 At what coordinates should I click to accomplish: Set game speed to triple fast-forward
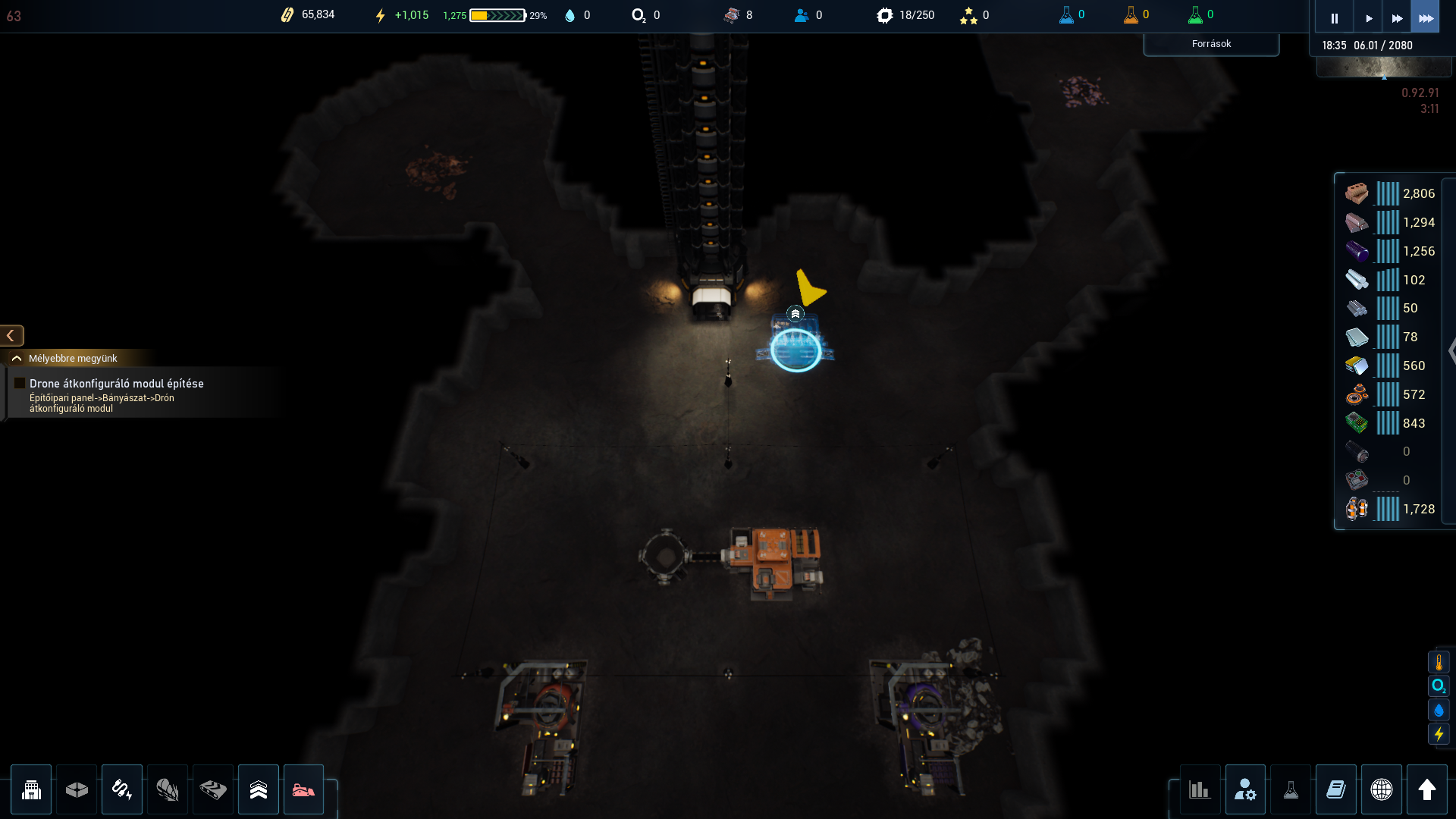click(1425, 18)
